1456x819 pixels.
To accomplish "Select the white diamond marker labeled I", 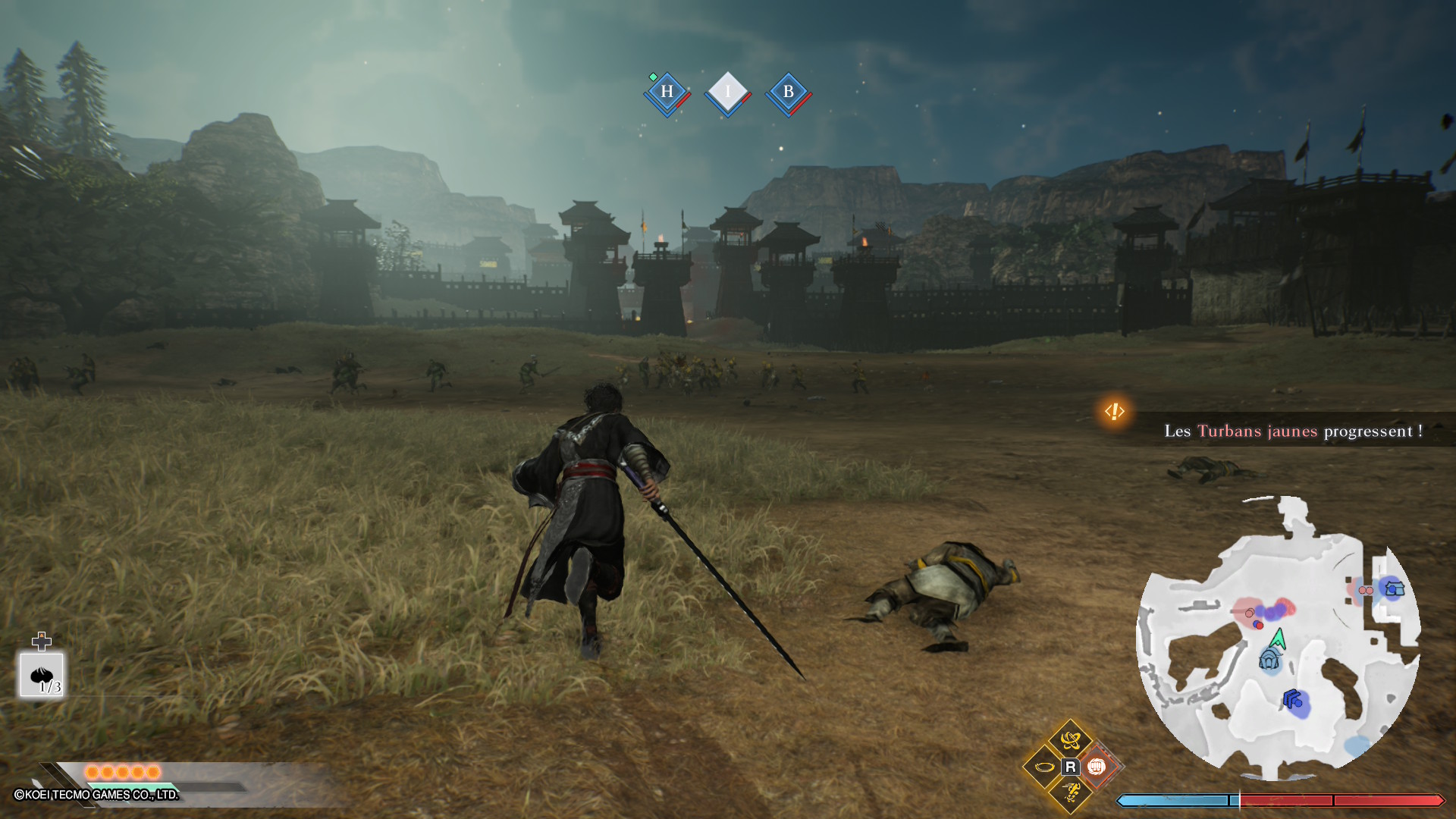I will pyautogui.click(x=727, y=93).
